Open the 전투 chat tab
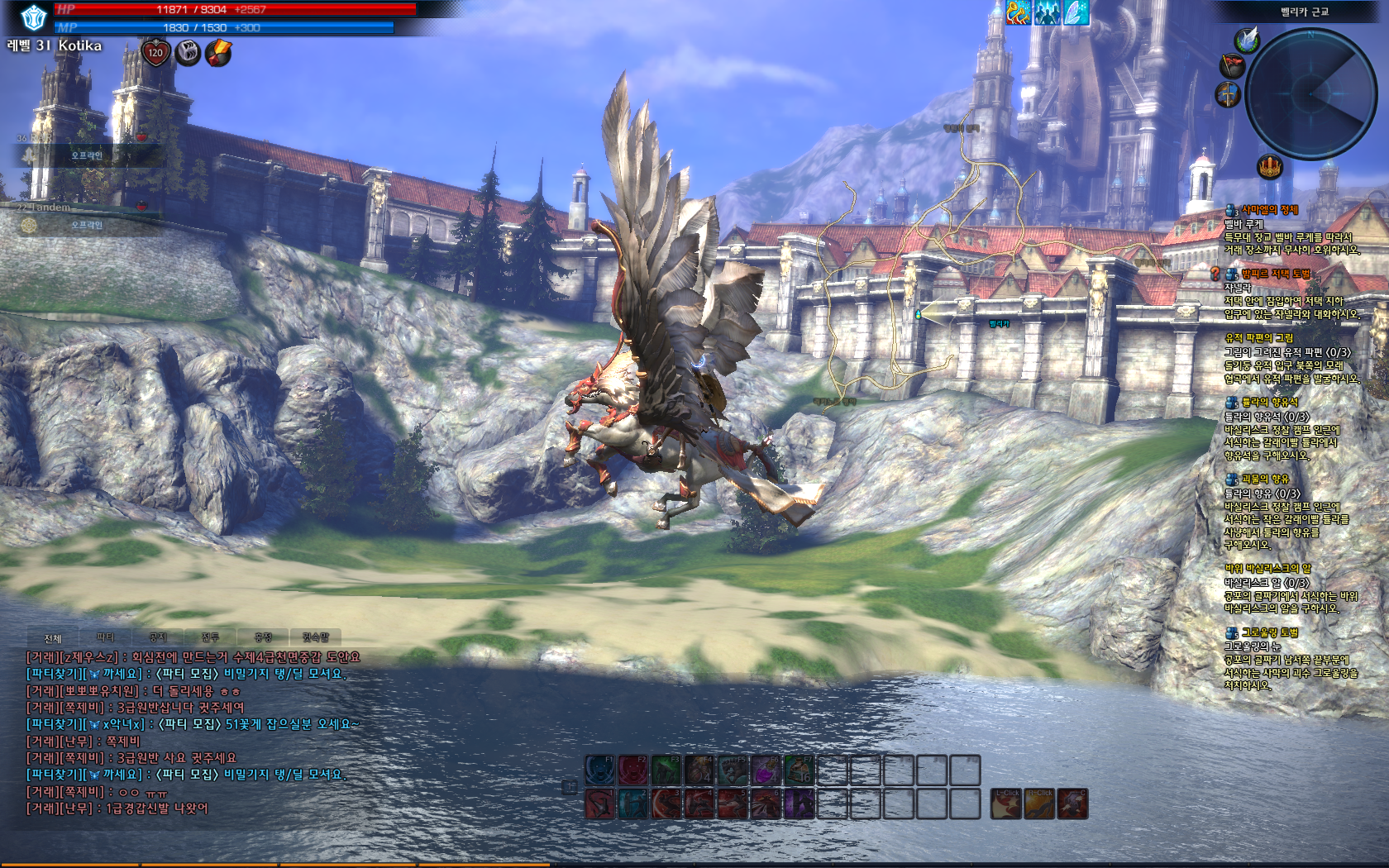Image resolution: width=1389 pixels, height=868 pixels. point(211,637)
